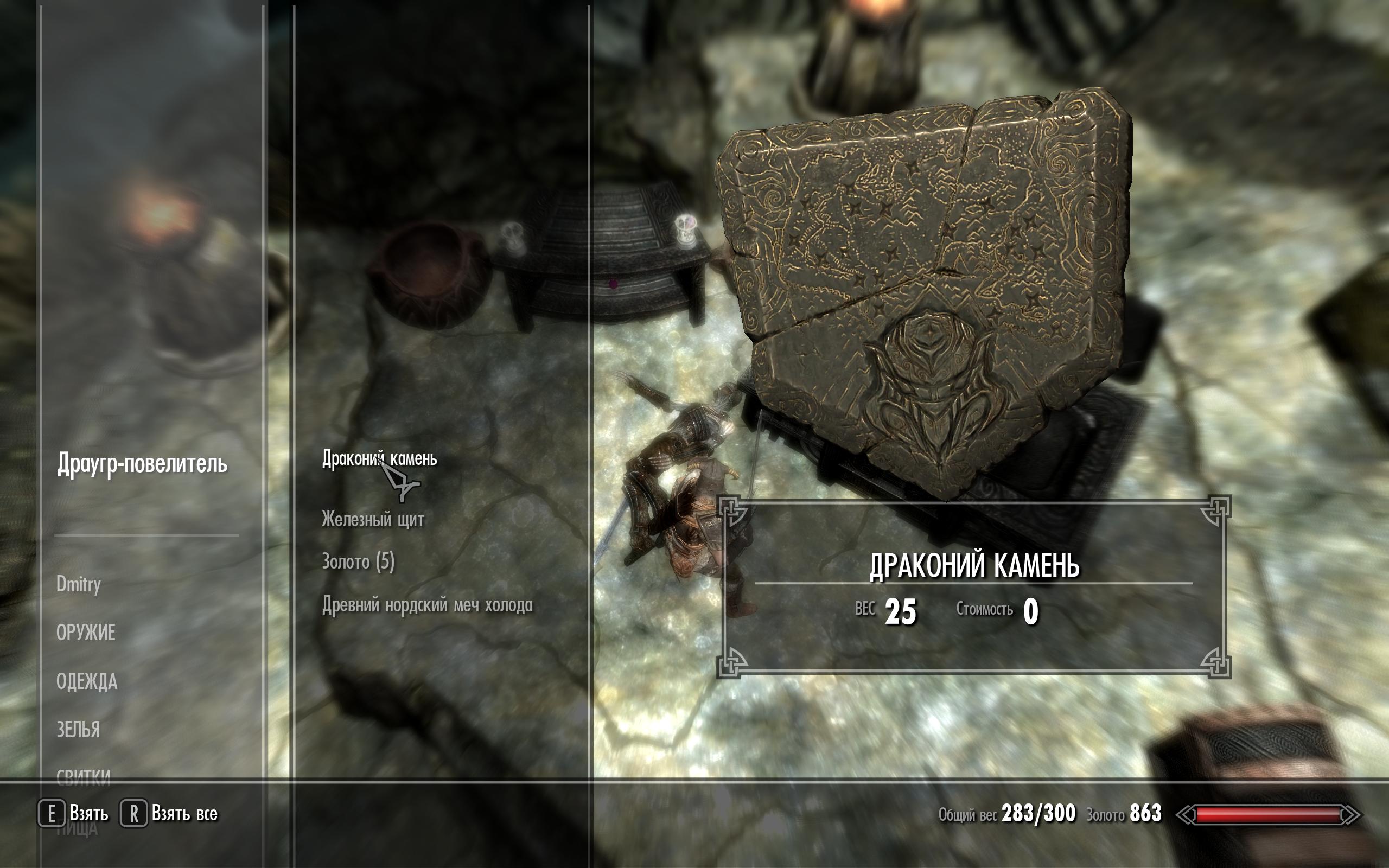Show the ЗЕЛЬЯ category
This screenshot has height=868, width=1389.
pos(78,730)
